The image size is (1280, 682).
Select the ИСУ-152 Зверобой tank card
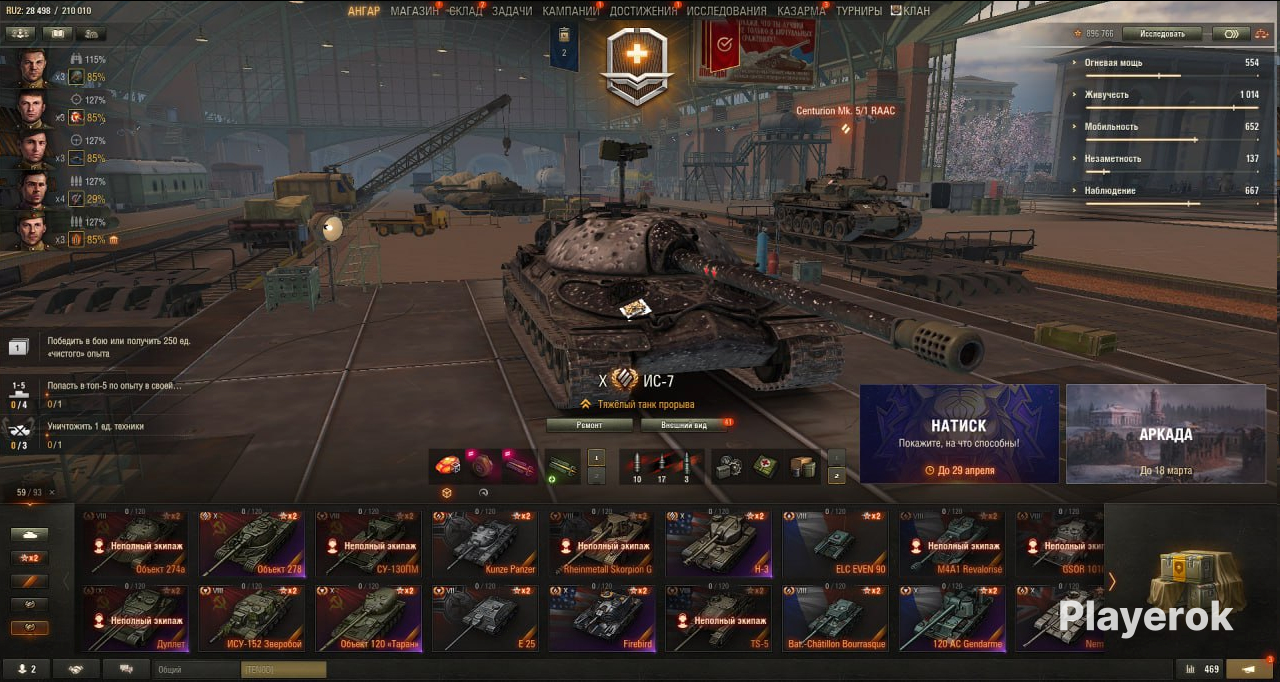pyautogui.click(x=251, y=618)
